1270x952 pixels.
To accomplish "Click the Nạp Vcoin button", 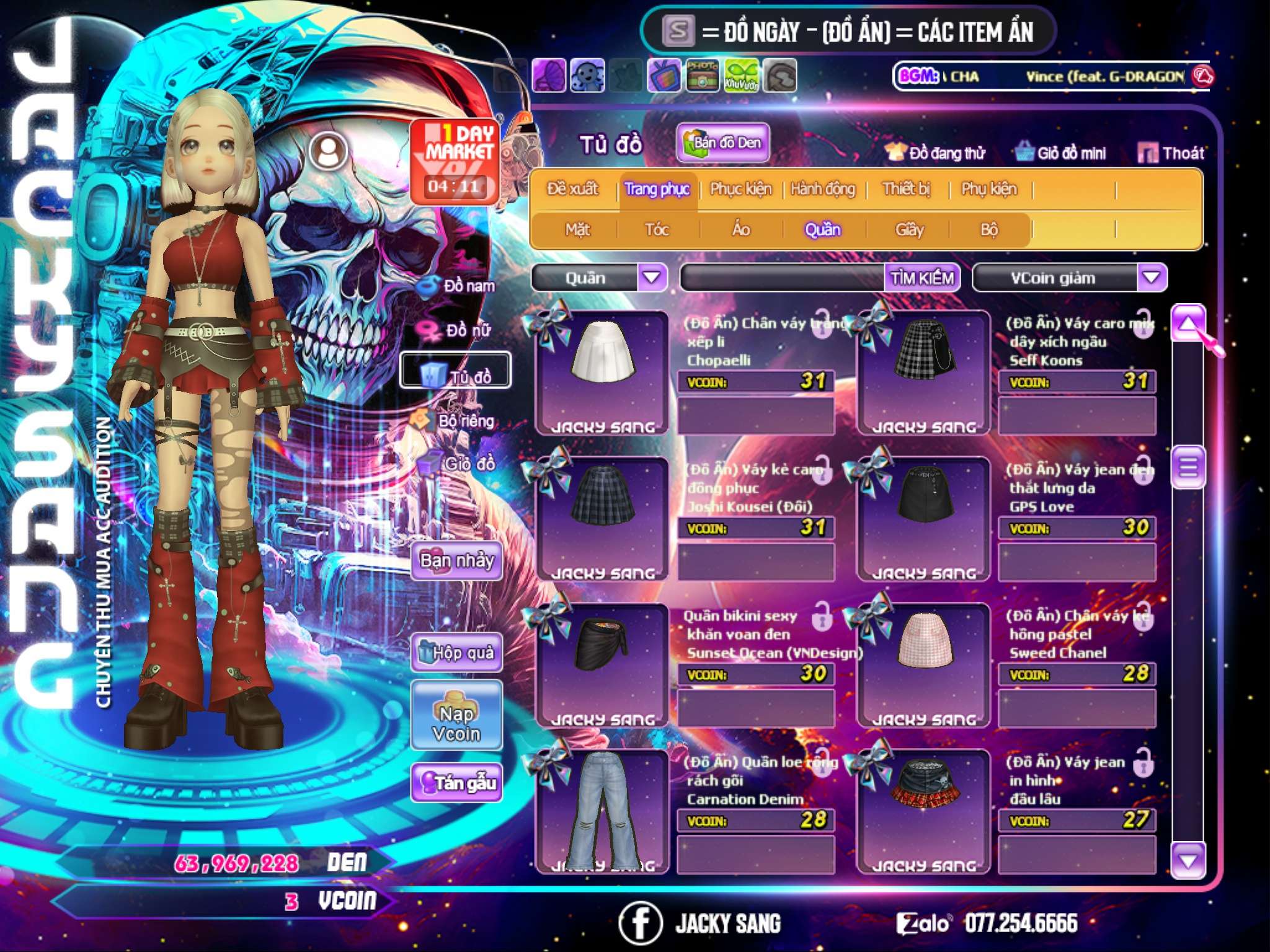I will pyautogui.click(x=457, y=723).
